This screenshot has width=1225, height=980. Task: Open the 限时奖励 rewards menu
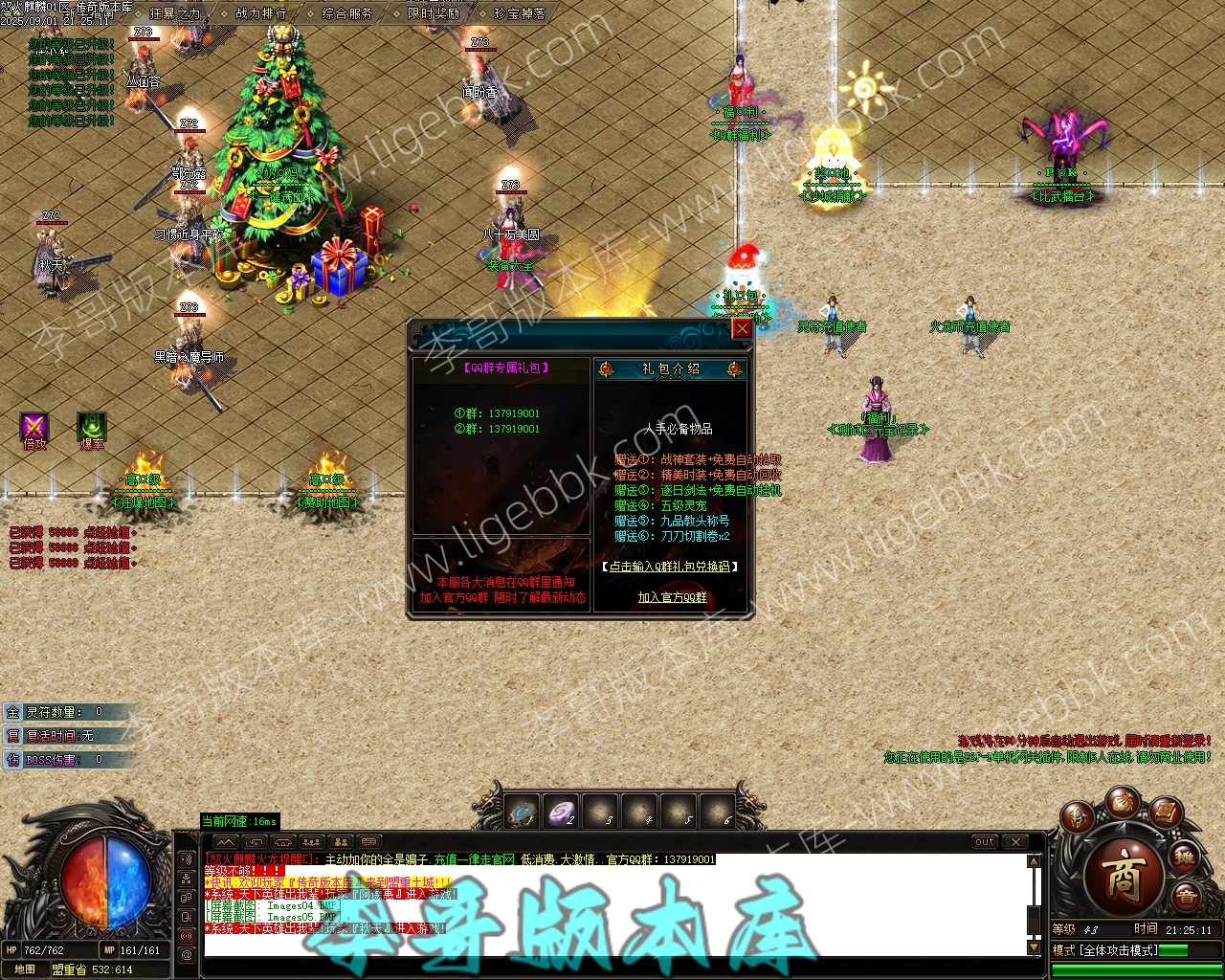pos(434,13)
